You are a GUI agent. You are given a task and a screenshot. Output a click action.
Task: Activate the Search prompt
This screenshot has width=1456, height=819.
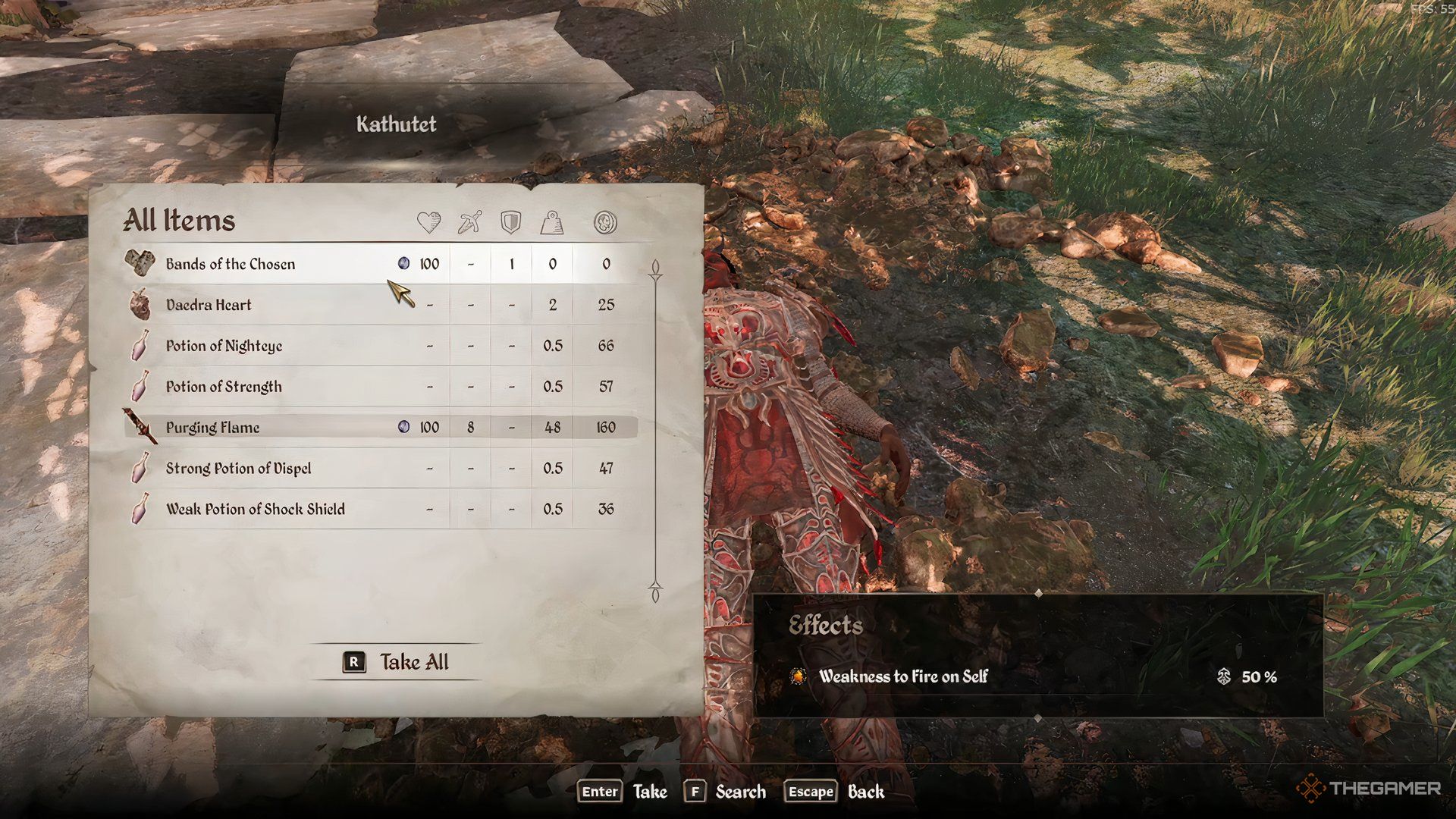click(740, 792)
